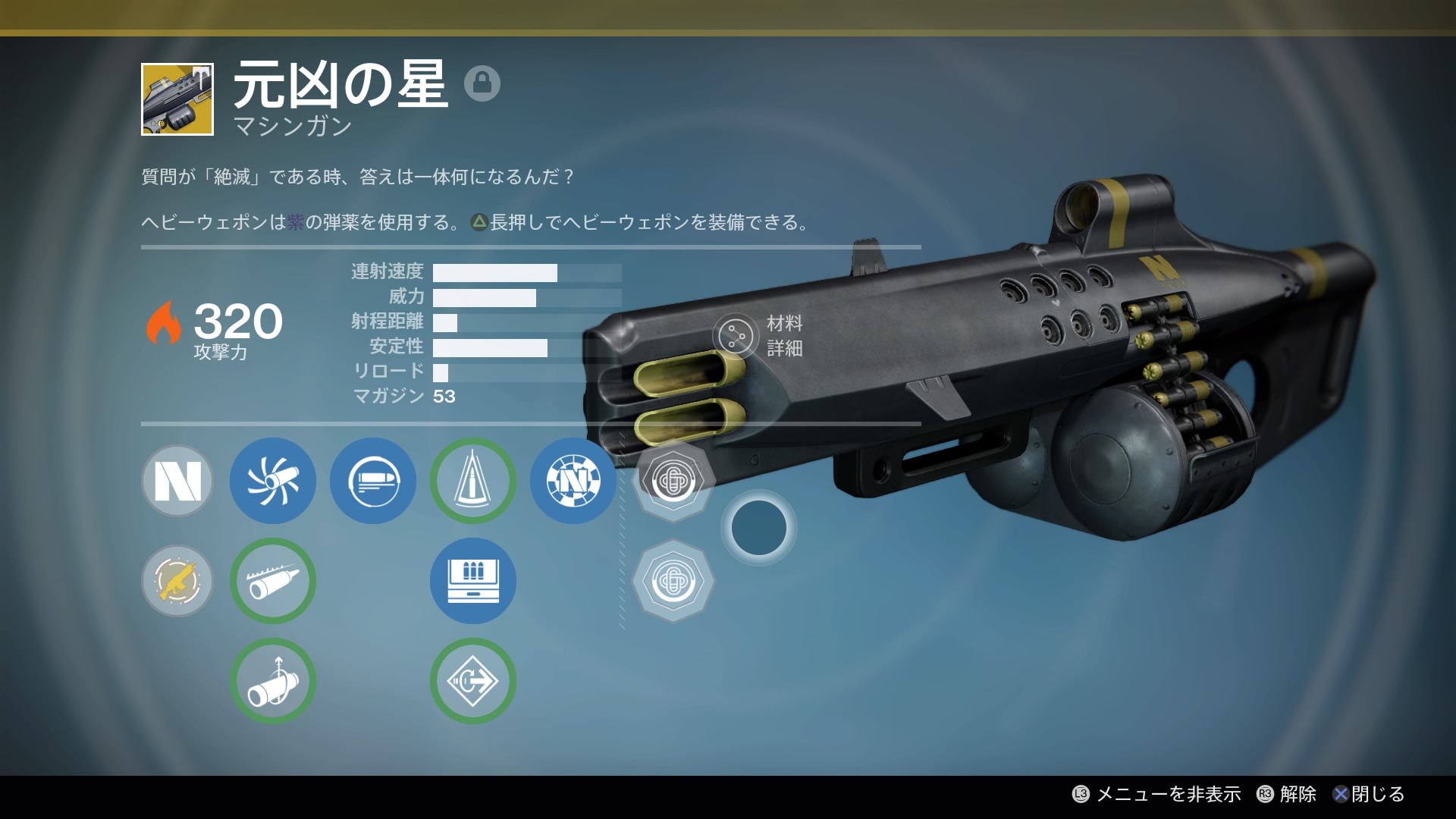
Task: Choose the ridged barrel perk node
Action: (x=273, y=581)
